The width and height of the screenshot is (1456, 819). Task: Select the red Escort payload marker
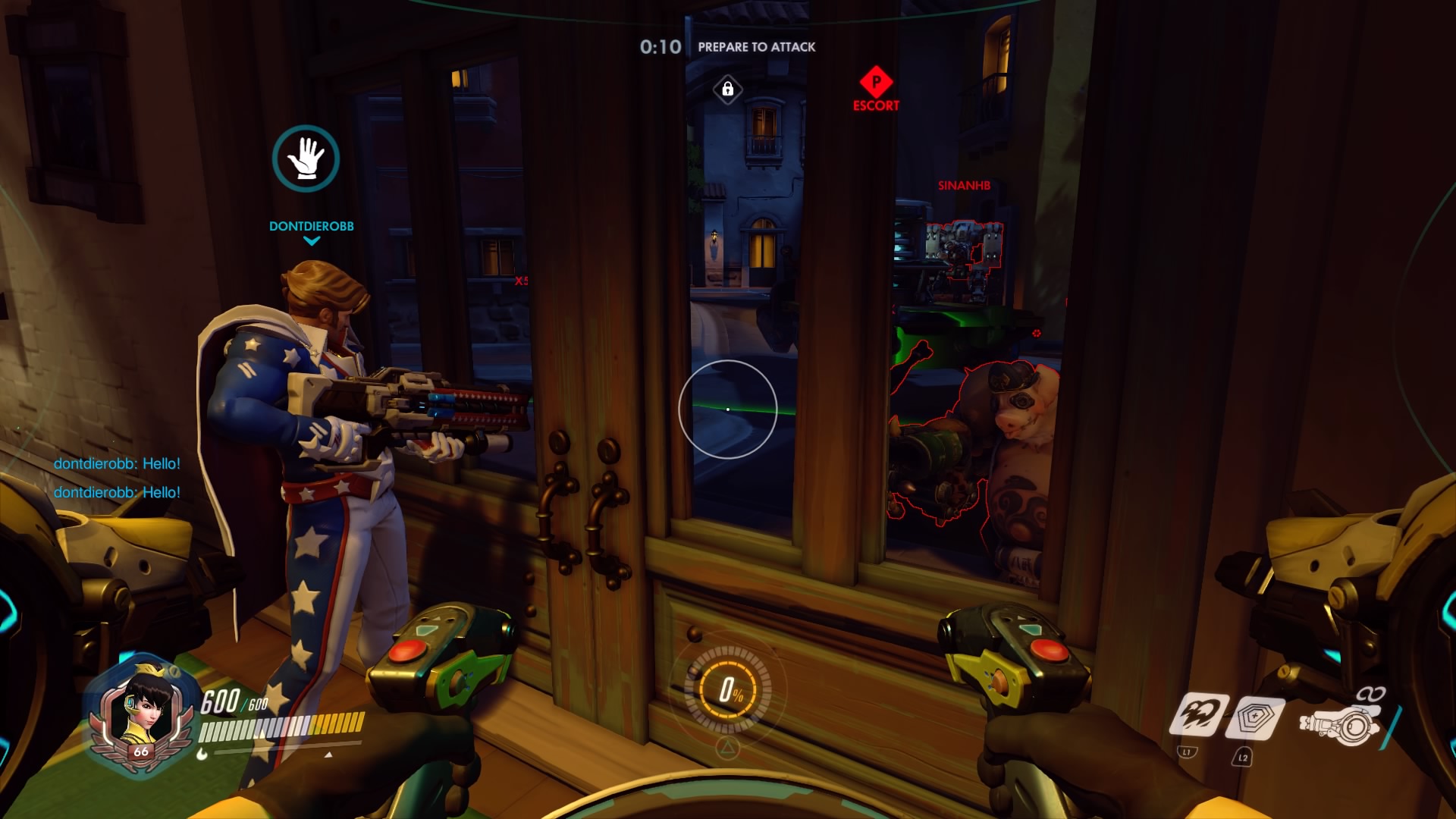tap(876, 82)
